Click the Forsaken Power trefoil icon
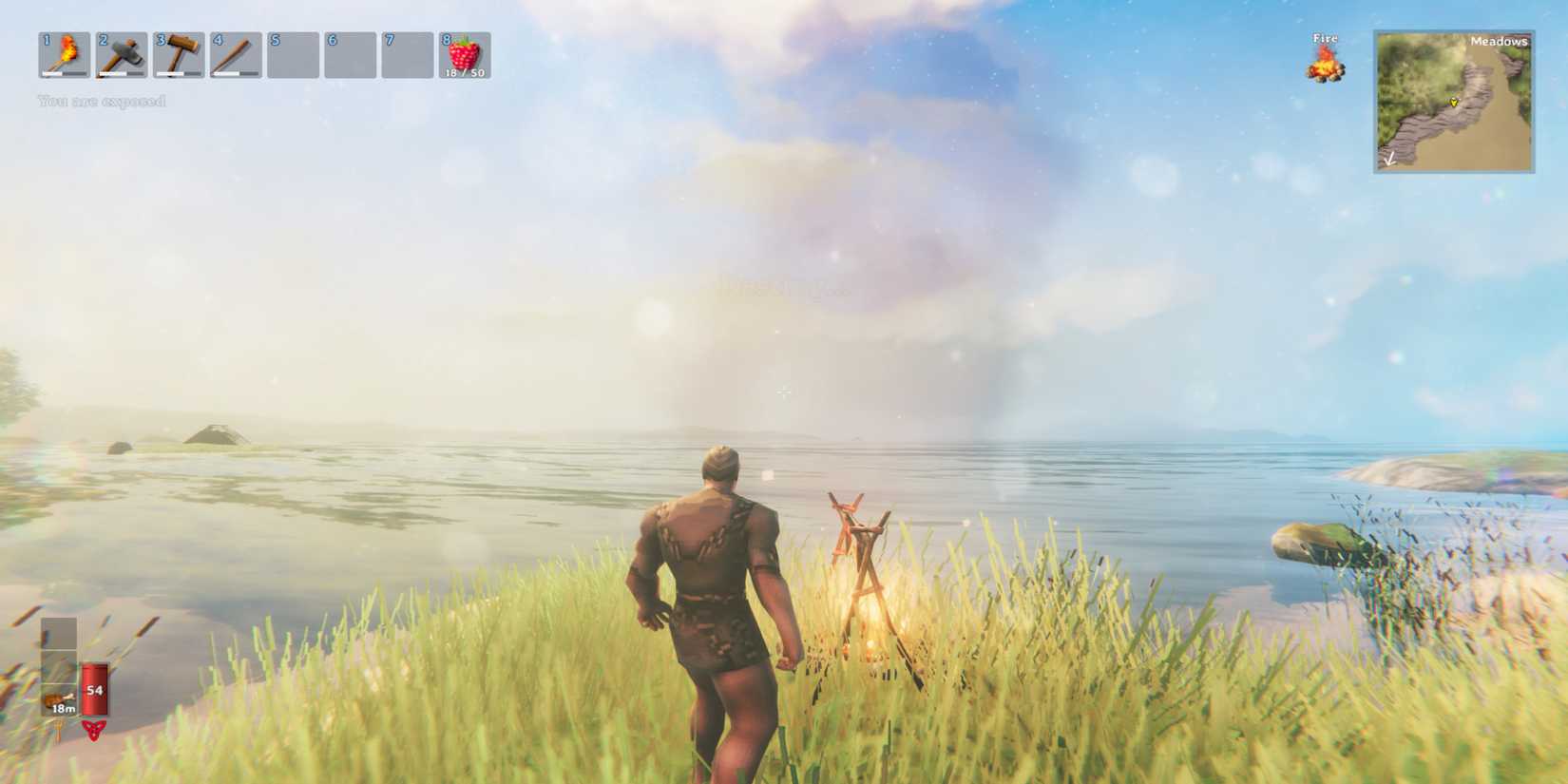1568x784 pixels. [x=96, y=732]
